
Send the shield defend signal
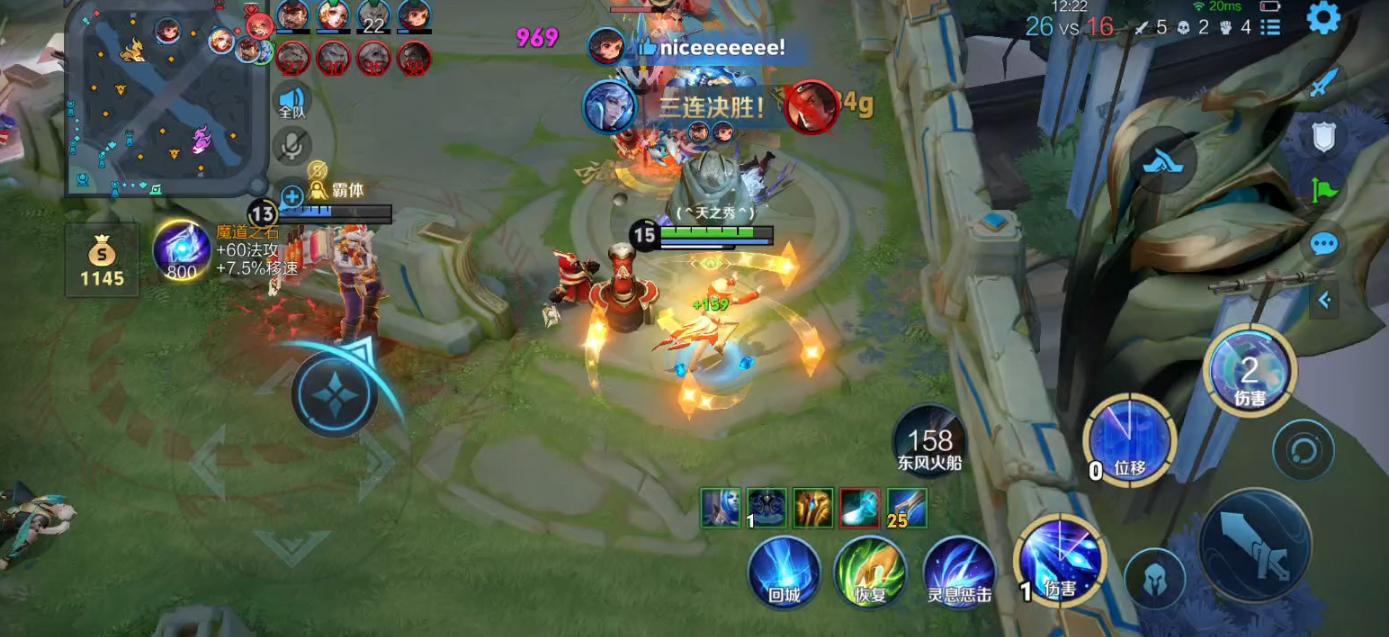pyautogui.click(x=1324, y=137)
